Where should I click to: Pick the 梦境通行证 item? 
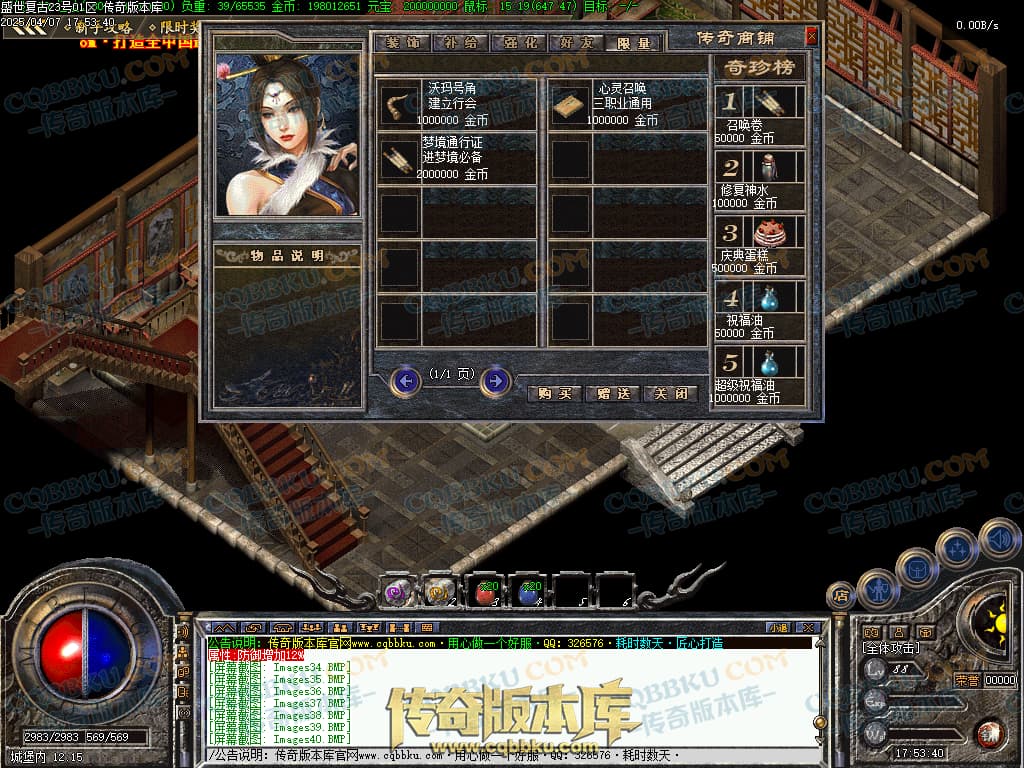click(x=400, y=160)
